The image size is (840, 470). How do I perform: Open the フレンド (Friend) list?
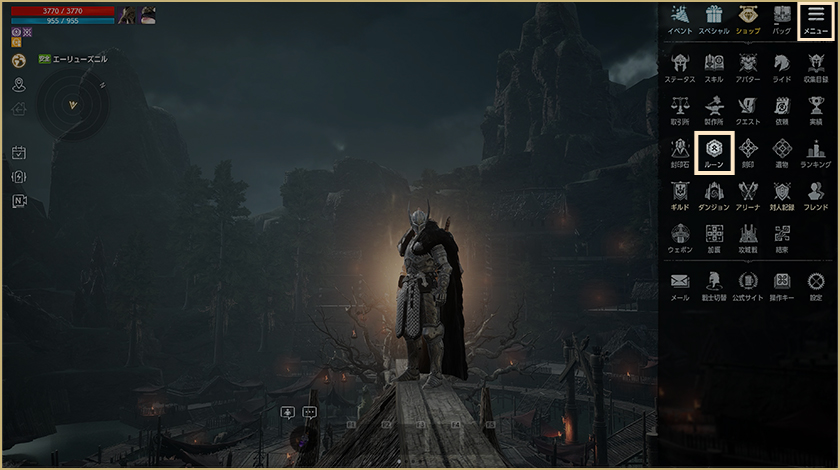tap(816, 194)
